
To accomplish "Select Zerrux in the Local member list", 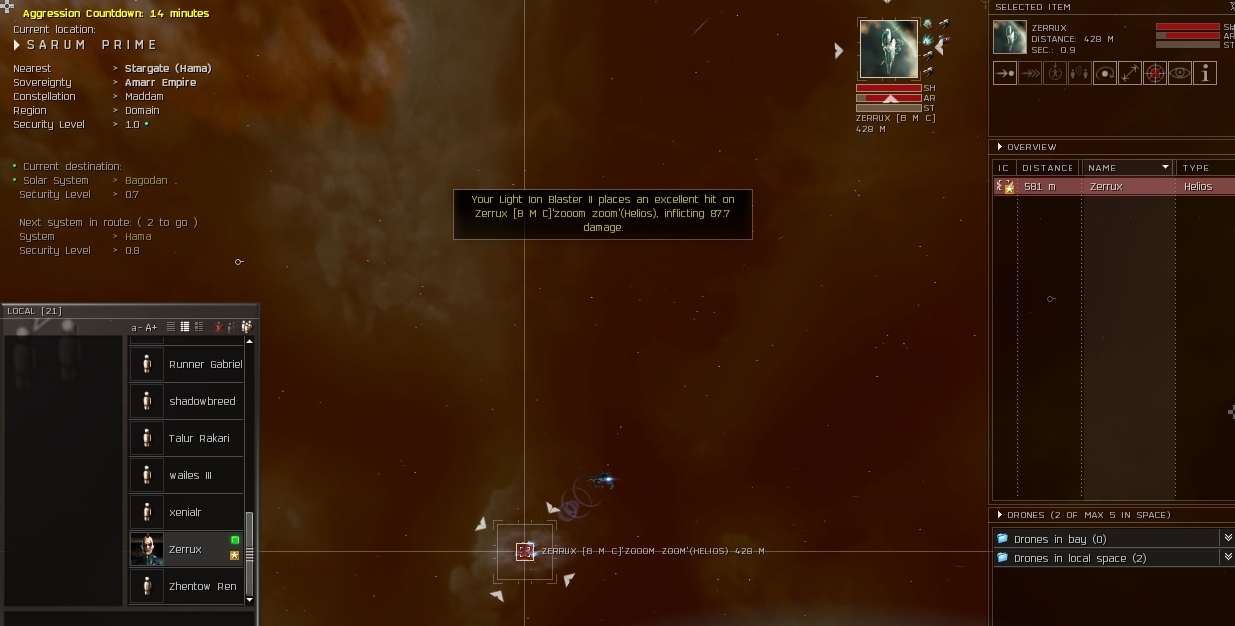I will pos(185,550).
